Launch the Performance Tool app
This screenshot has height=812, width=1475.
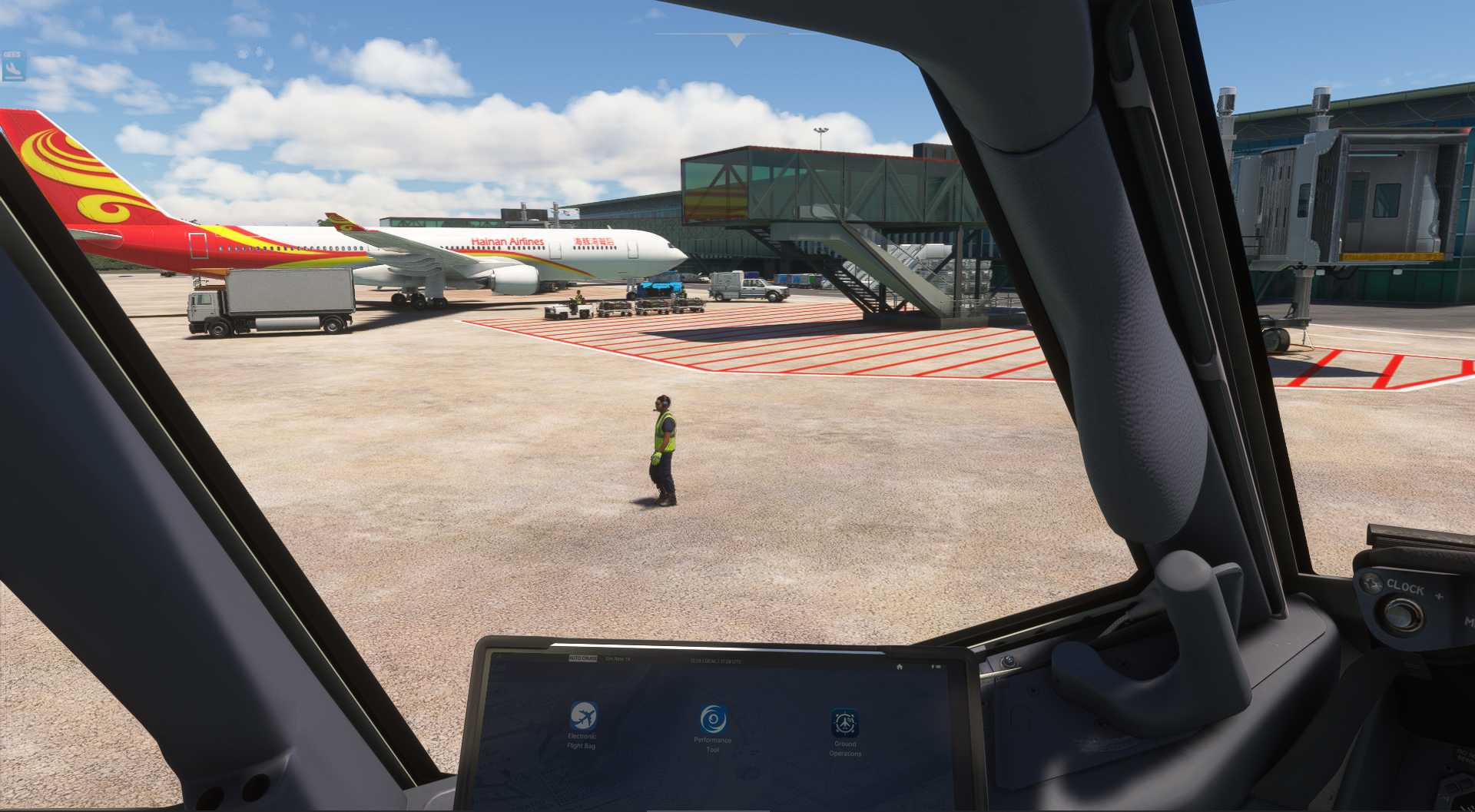coord(713,720)
